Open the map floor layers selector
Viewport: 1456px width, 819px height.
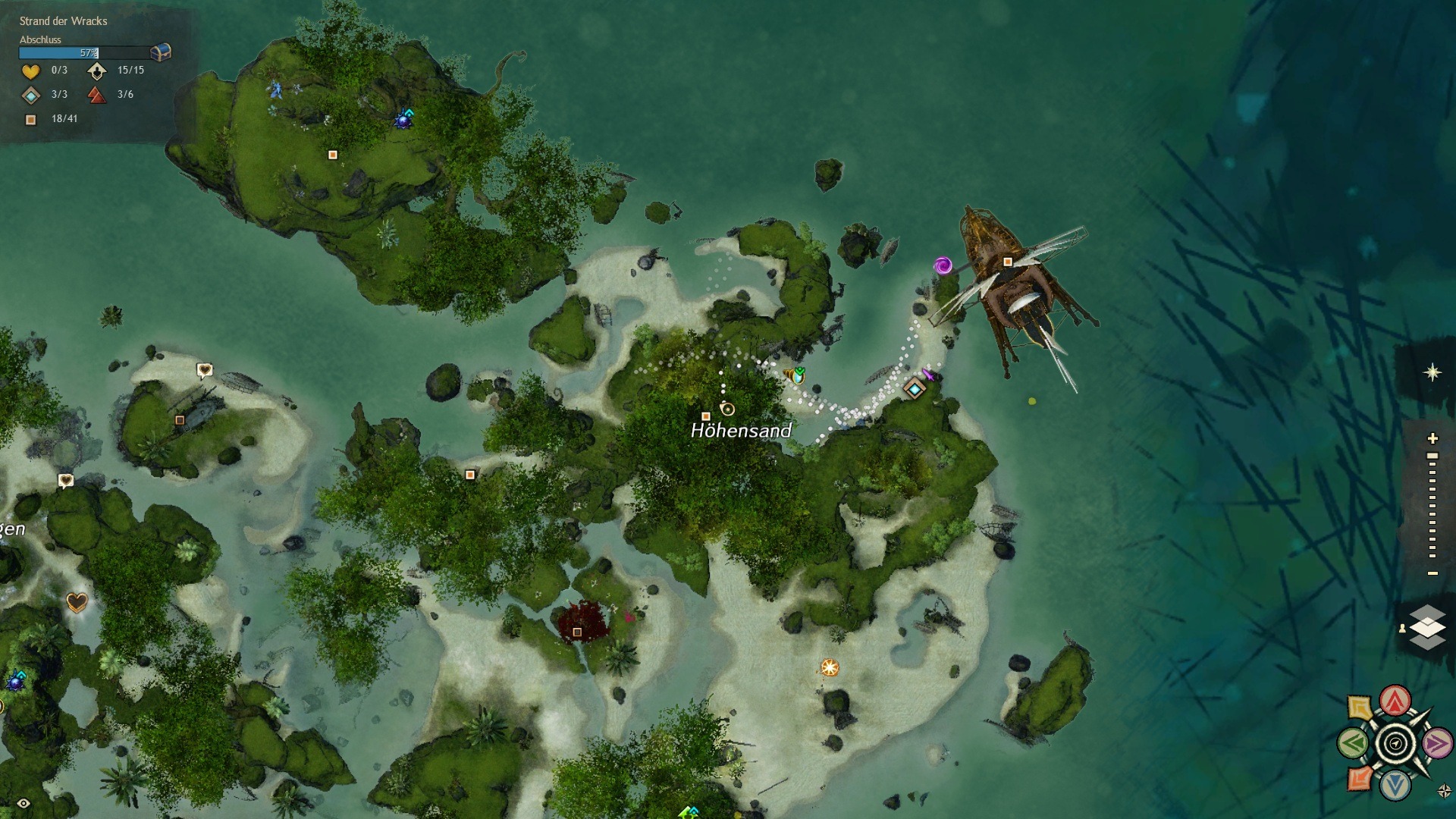[x=1427, y=627]
